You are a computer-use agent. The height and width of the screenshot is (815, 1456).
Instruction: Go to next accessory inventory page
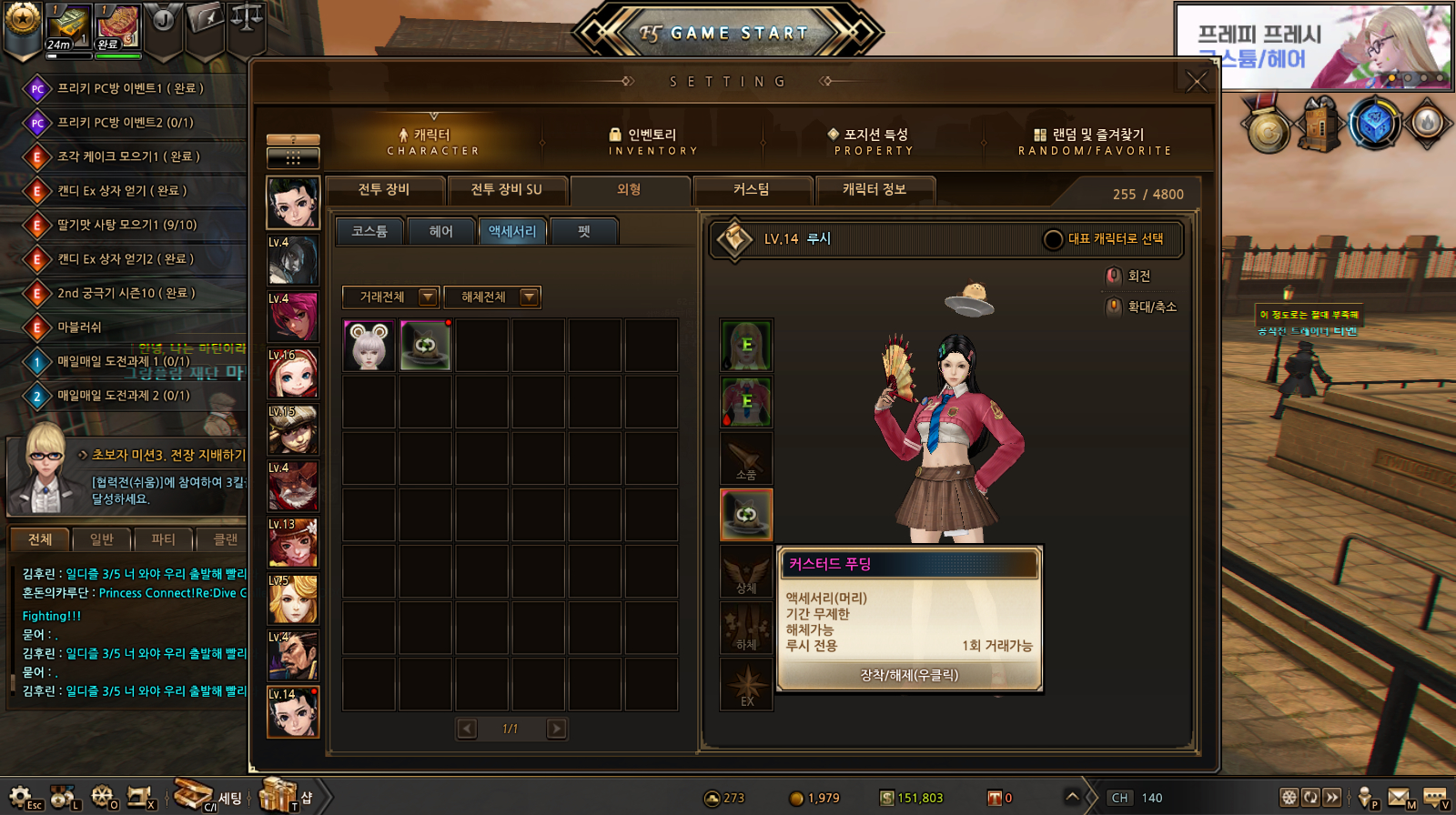(x=556, y=729)
